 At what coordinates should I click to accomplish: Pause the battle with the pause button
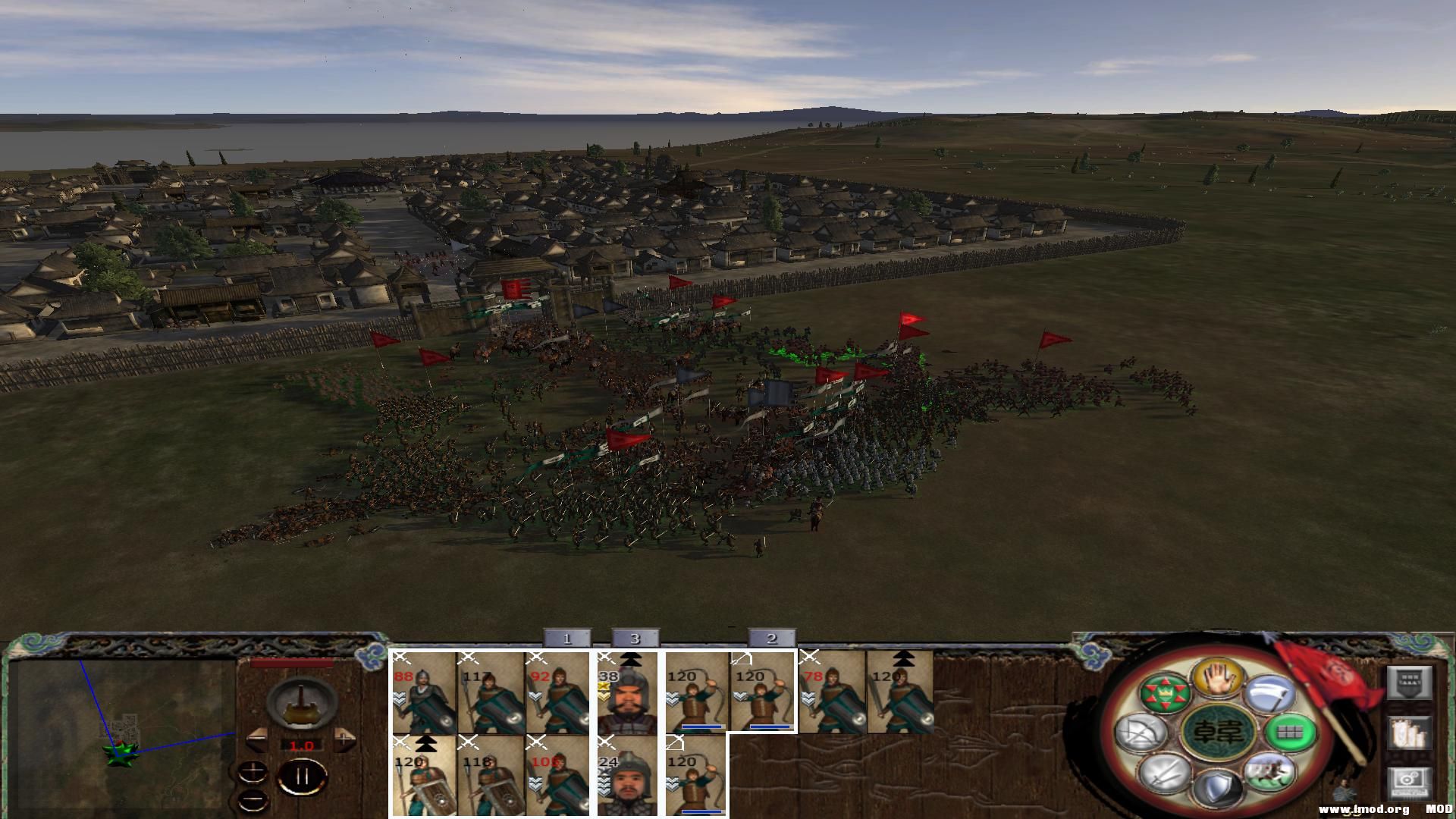(302, 775)
